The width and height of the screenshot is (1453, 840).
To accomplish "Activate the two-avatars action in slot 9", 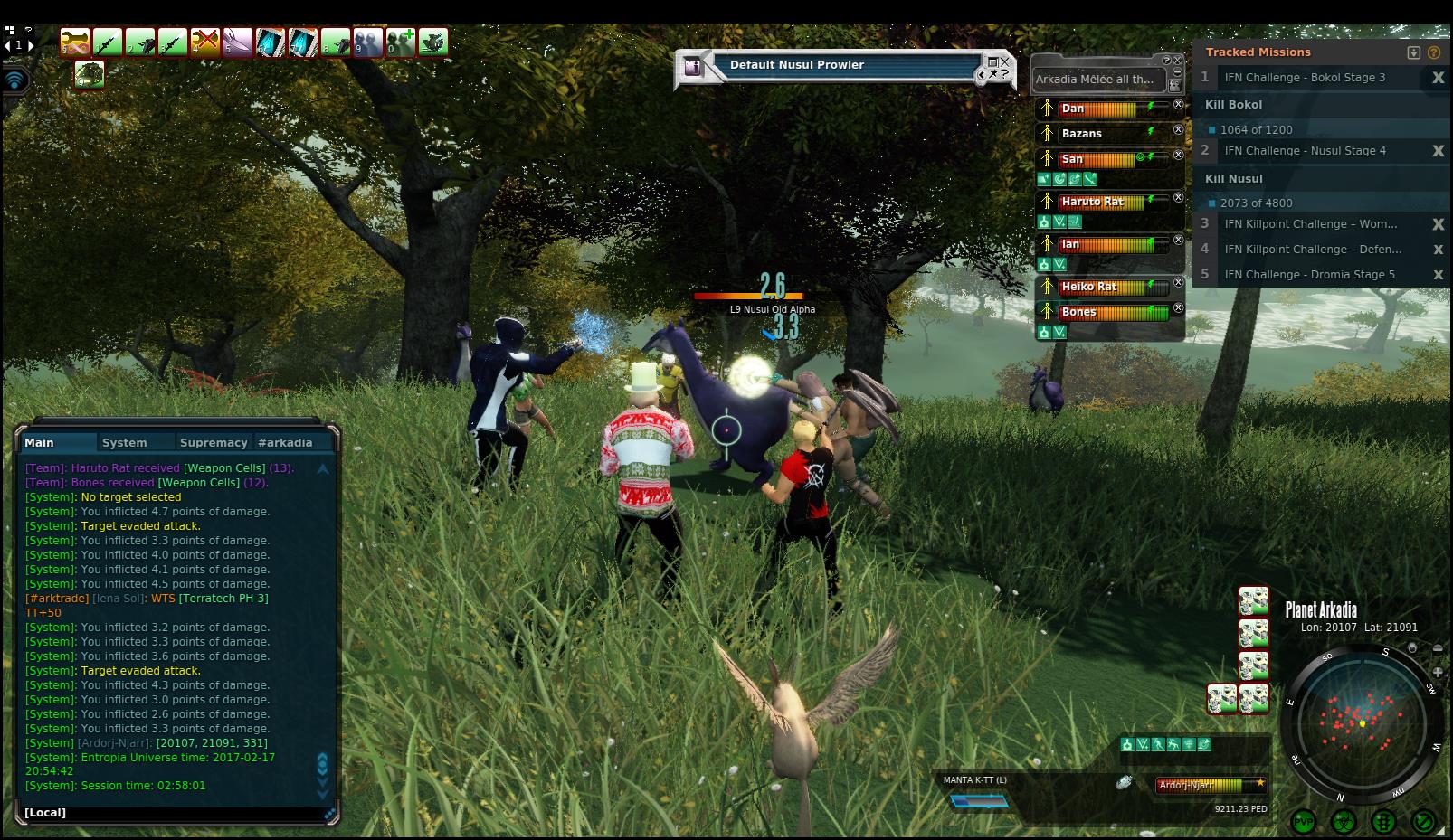I will (x=367, y=42).
